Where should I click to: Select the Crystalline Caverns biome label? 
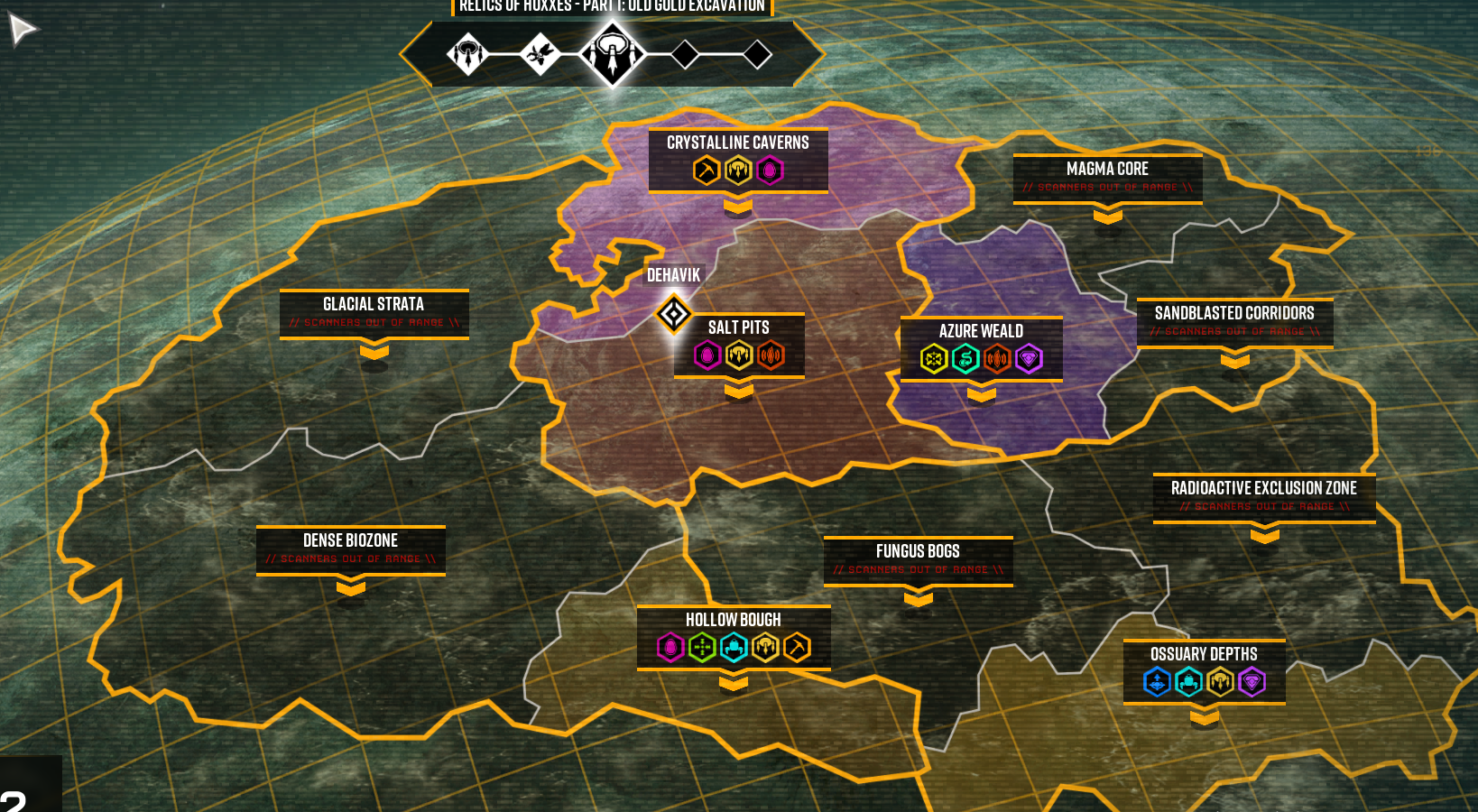point(737,143)
